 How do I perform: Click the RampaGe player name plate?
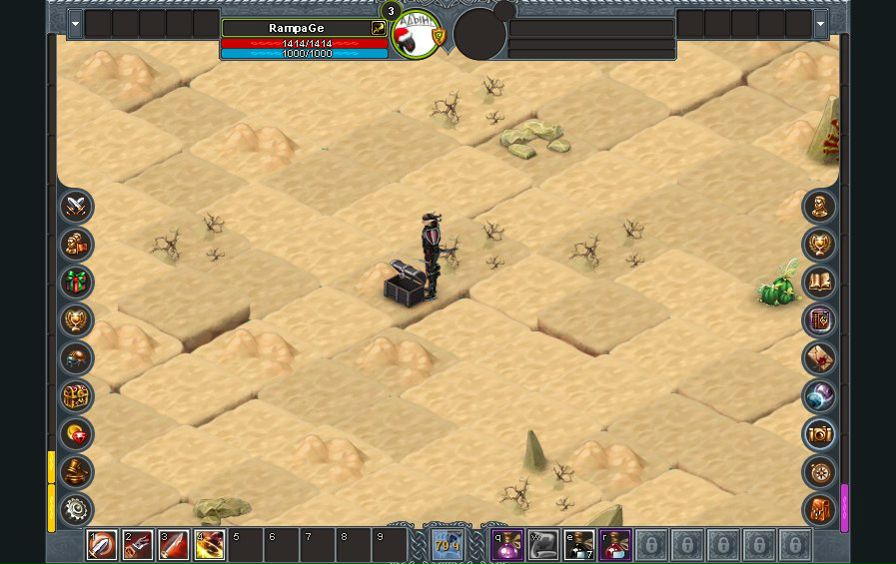(296, 28)
